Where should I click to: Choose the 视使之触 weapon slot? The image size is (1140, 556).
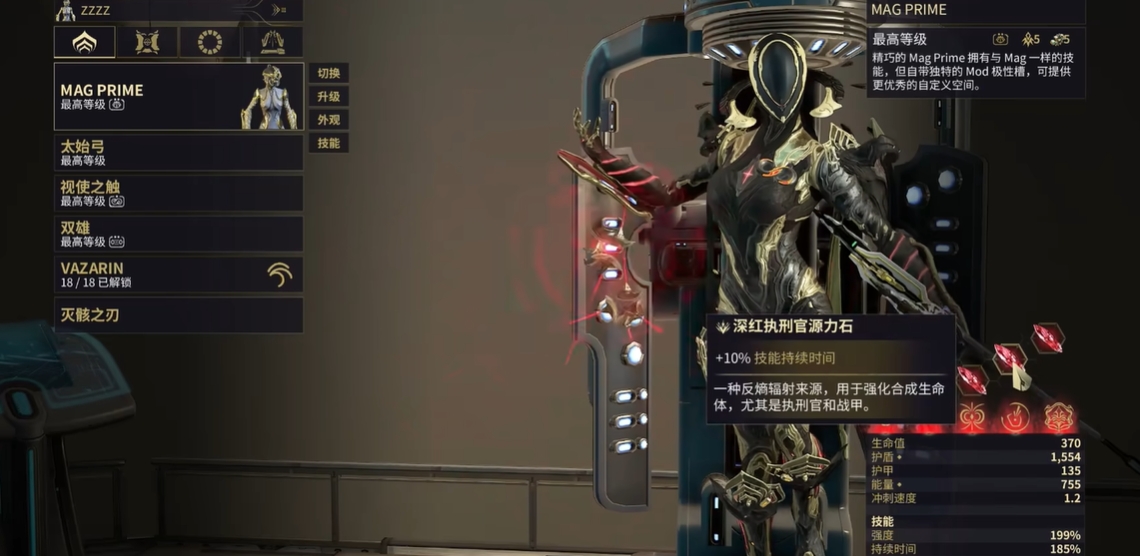point(178,193)
